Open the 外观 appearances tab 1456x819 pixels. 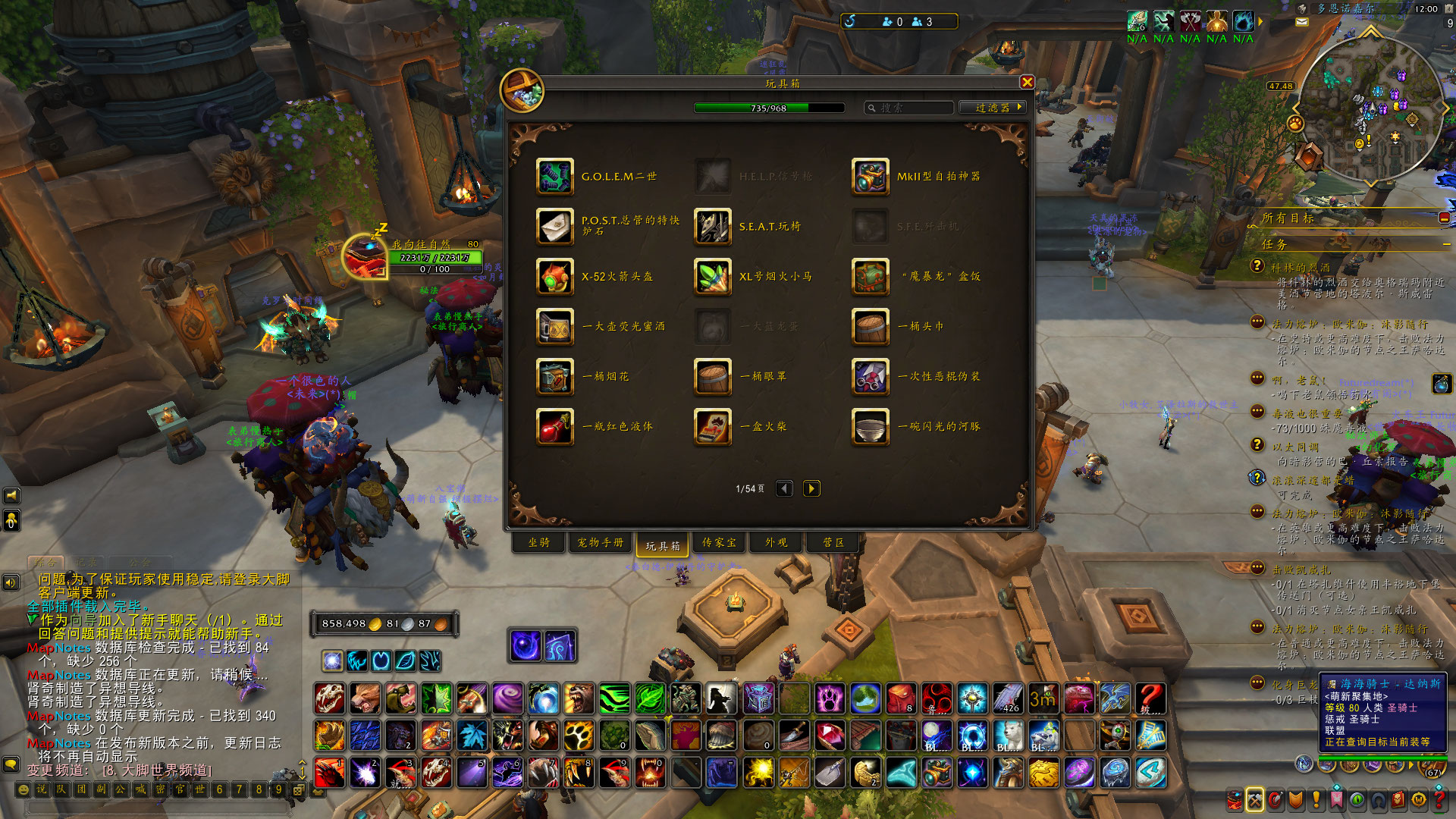tap(776, 542)
